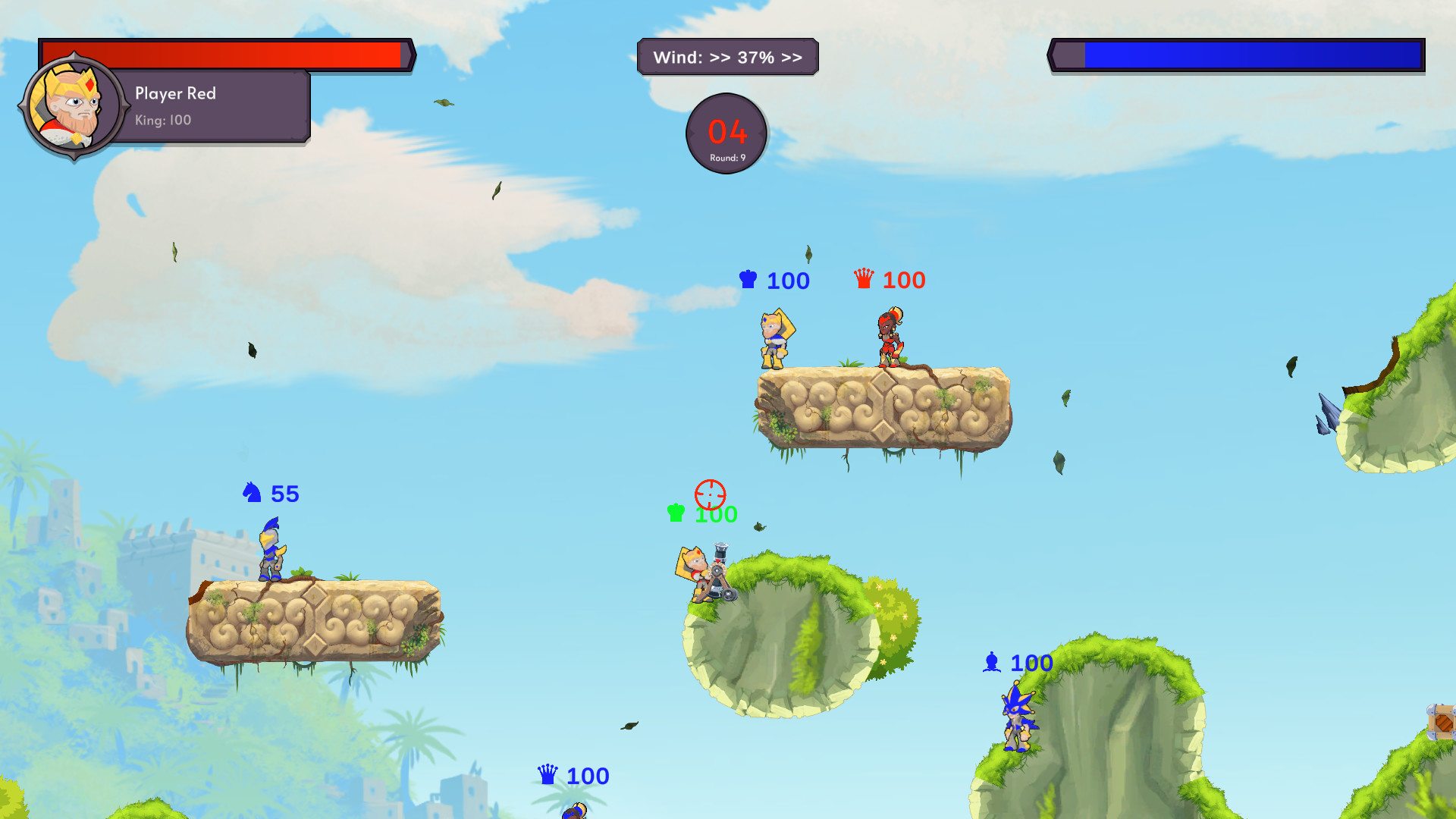Click the green pawn icon beside the cannon unit
Screen dimensions: 1456x819
click(x=673, y=513)
